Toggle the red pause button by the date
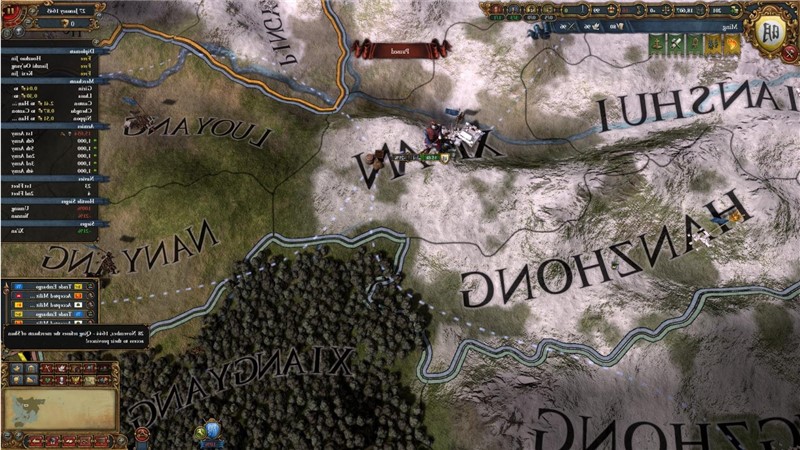Screen dimensions: 800x450 click(x=11, y=9)
